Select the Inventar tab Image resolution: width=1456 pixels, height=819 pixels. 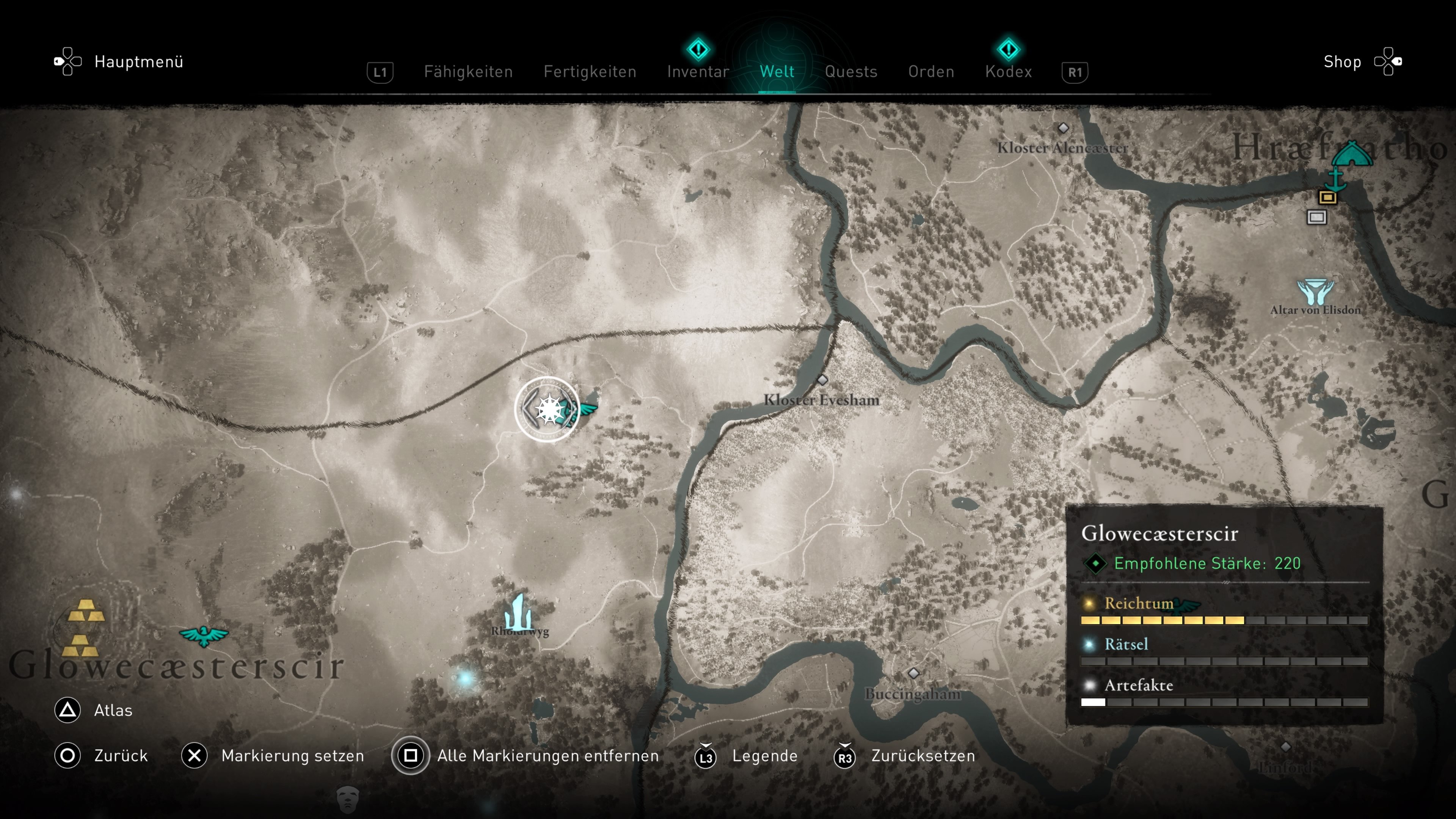click(698, 72)
